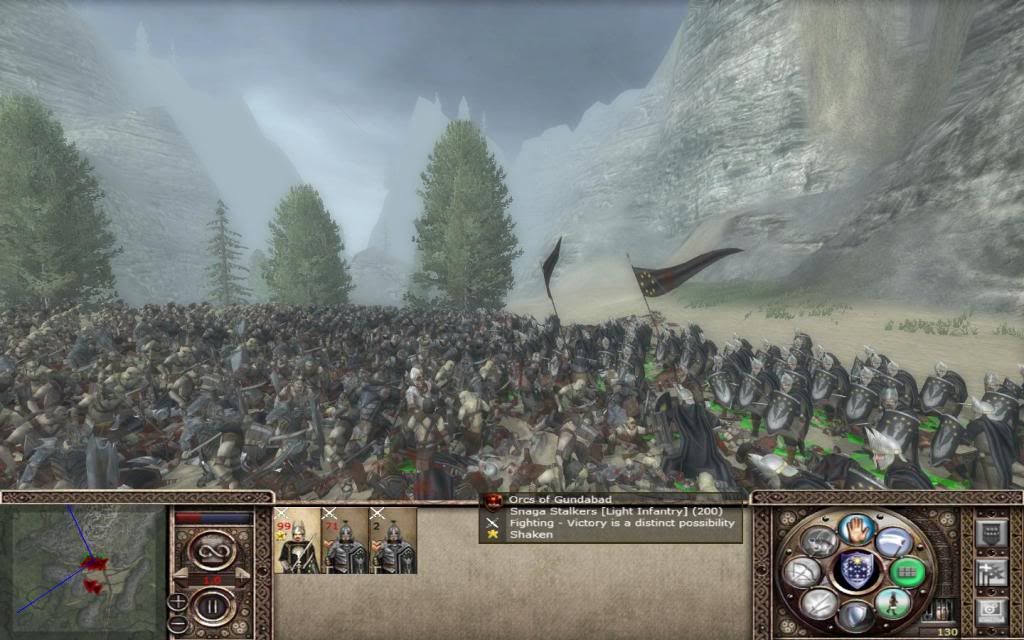Viewport: 1024px width, 640px height.
Task: Toggle the green formation grid button
Action: pos(908,573)
